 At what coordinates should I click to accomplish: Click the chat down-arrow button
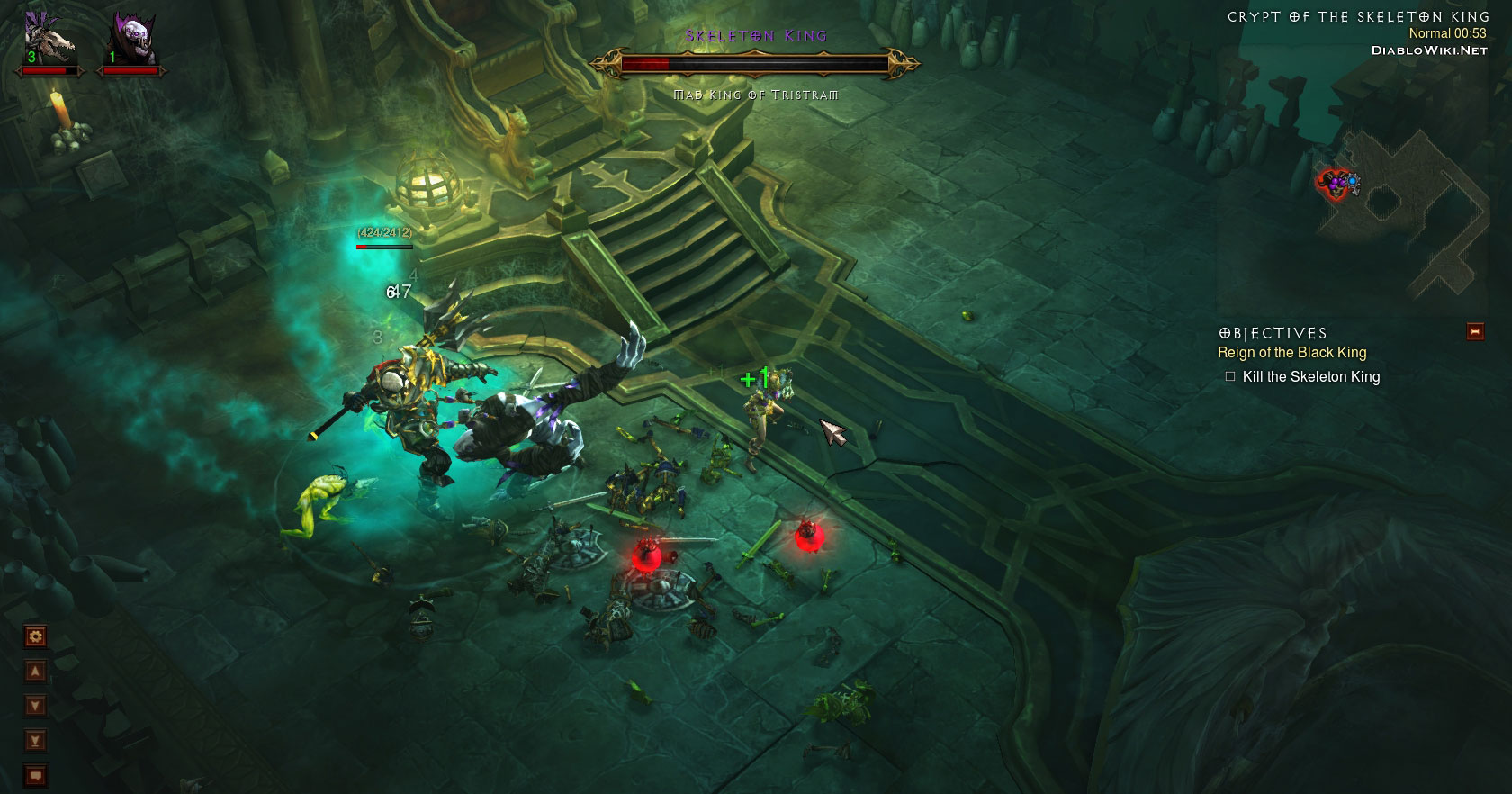[x=35, y=706]
